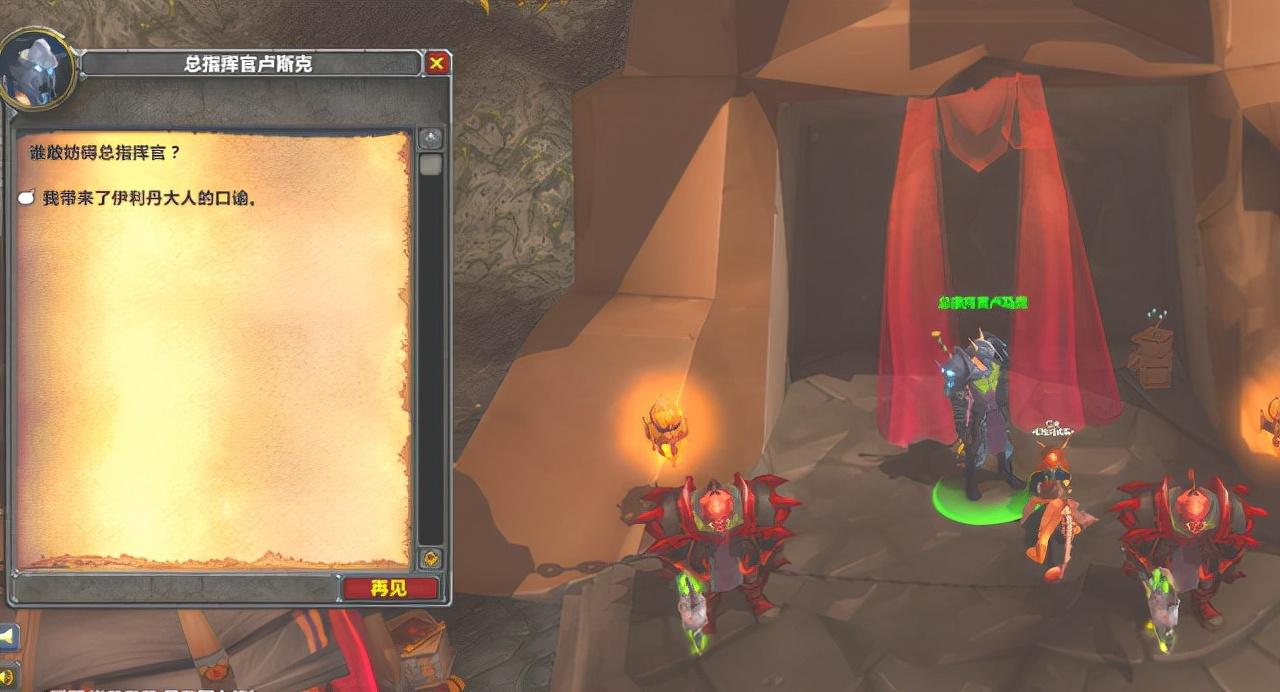This screenshot has height=692, width=1280.
Task: Click the dialogue scroll-down arrow
Action: (430, 558)
